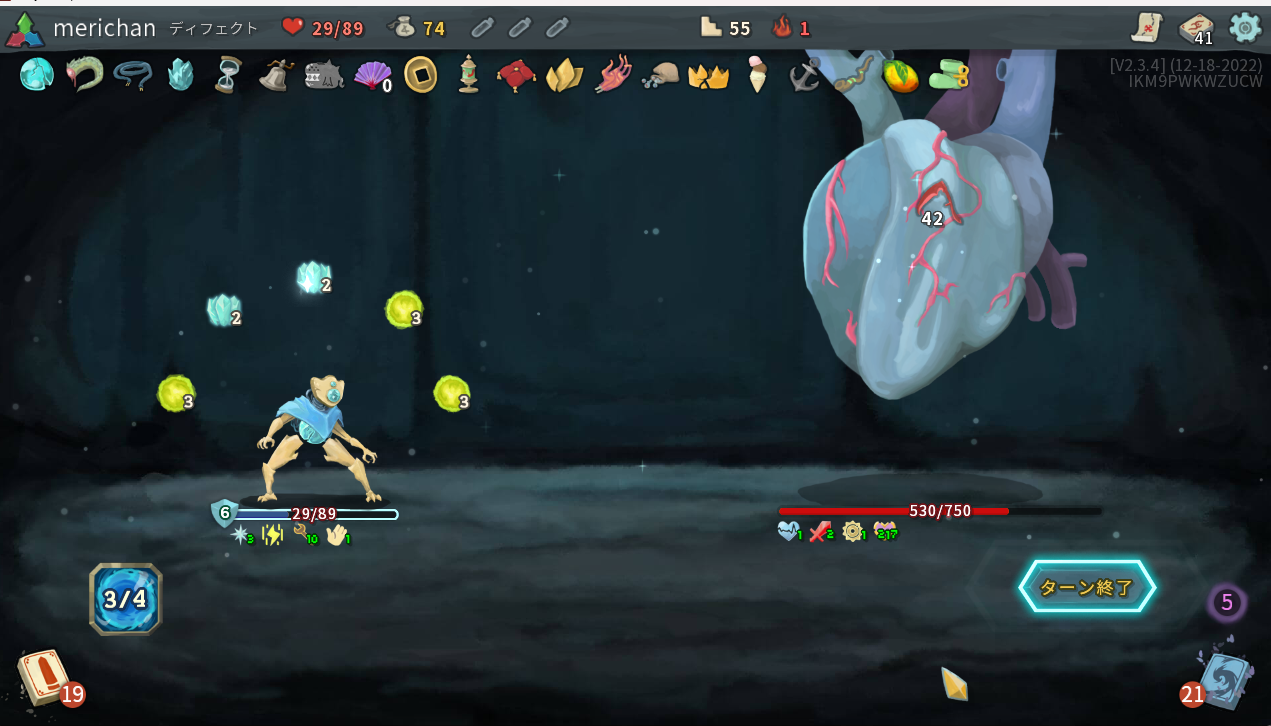Inspect the hourglass relic

pyautogui.click(x=229, y=74)
